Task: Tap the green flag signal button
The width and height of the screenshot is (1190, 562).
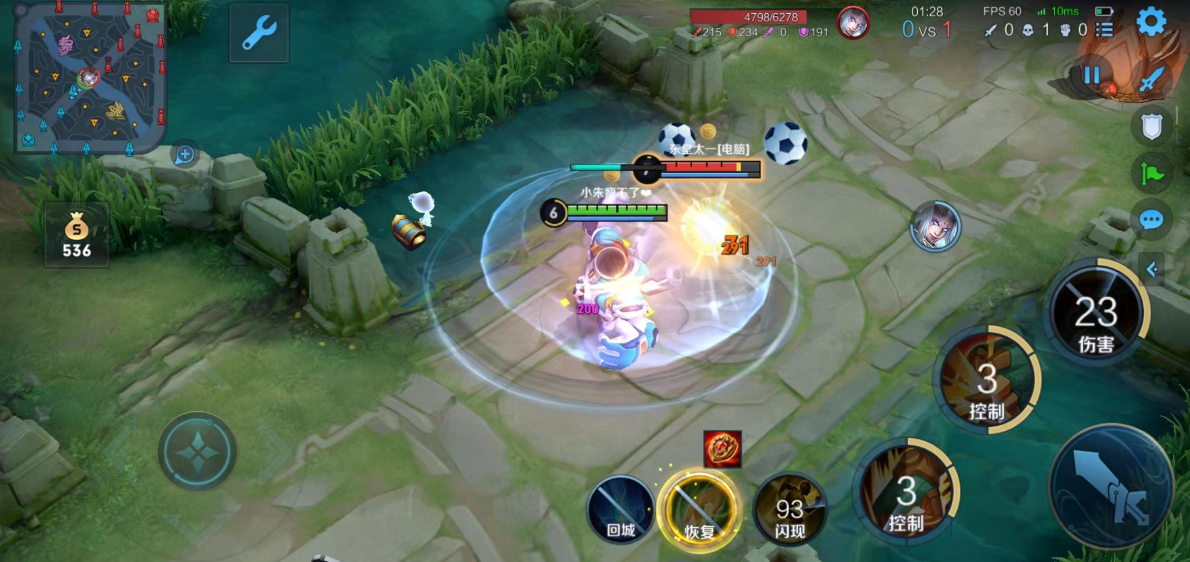Action: click(x=1151, y=172)
